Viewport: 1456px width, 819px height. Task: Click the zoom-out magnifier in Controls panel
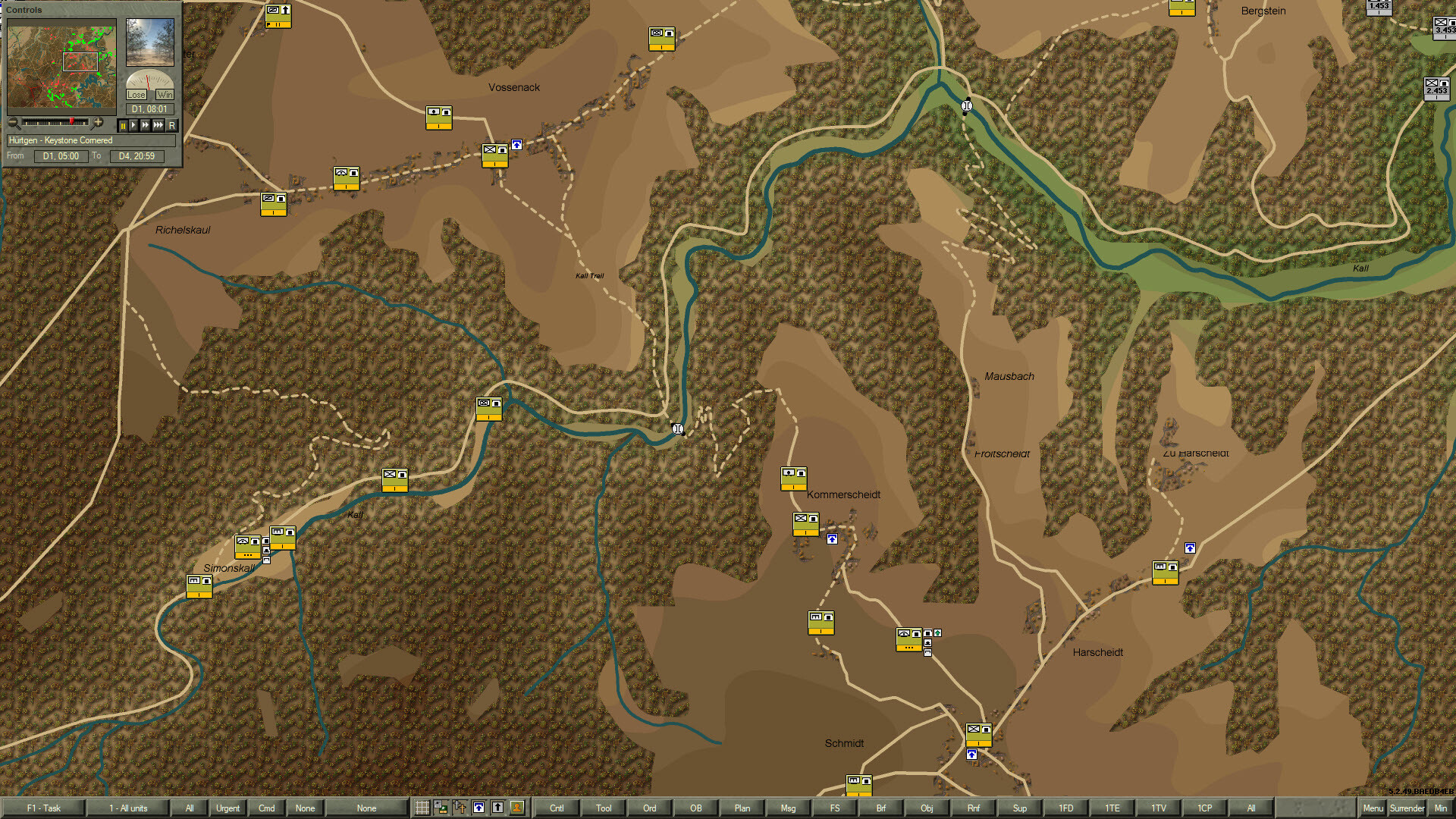(x=13, y=123)
